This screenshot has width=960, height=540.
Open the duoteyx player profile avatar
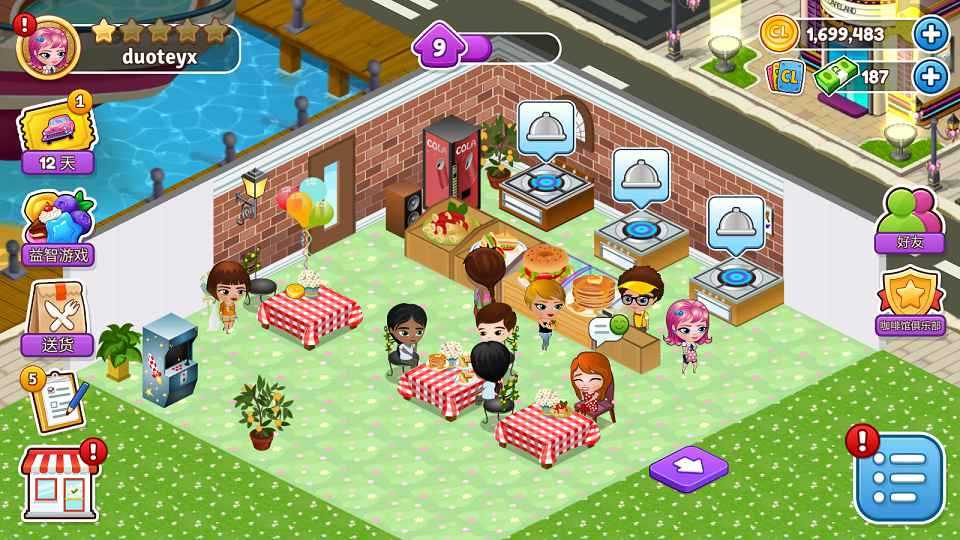(x=47, y=47)
